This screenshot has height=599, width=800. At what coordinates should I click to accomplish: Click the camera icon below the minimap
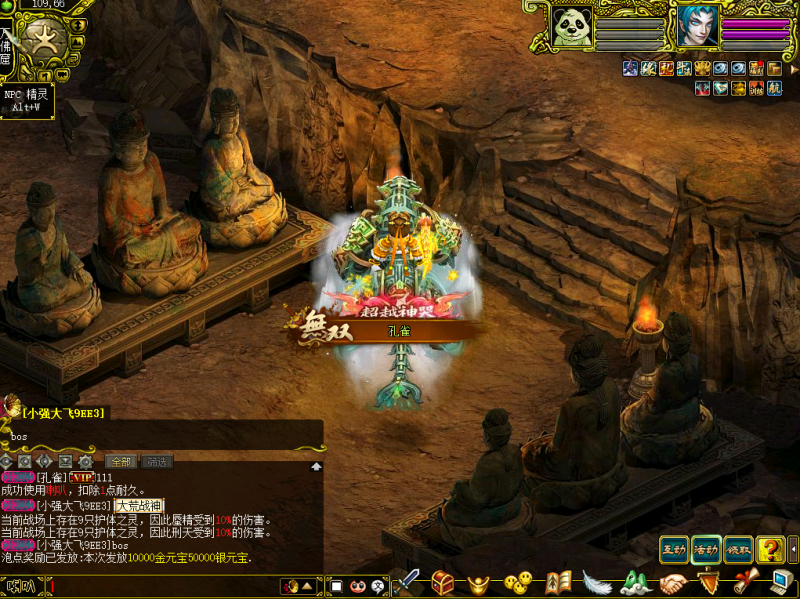[62, 76]
